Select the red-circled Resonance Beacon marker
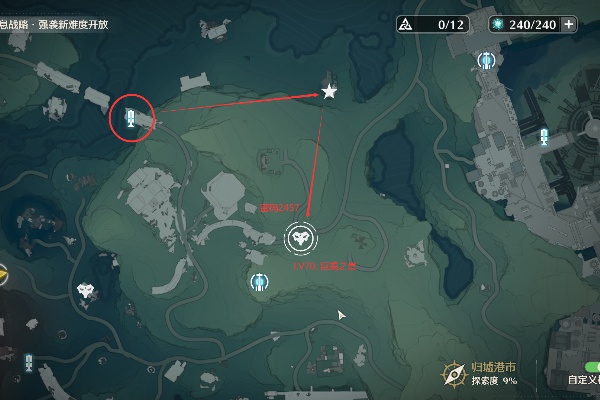This screenshot has height=400, width=600. tap(129, 118)
